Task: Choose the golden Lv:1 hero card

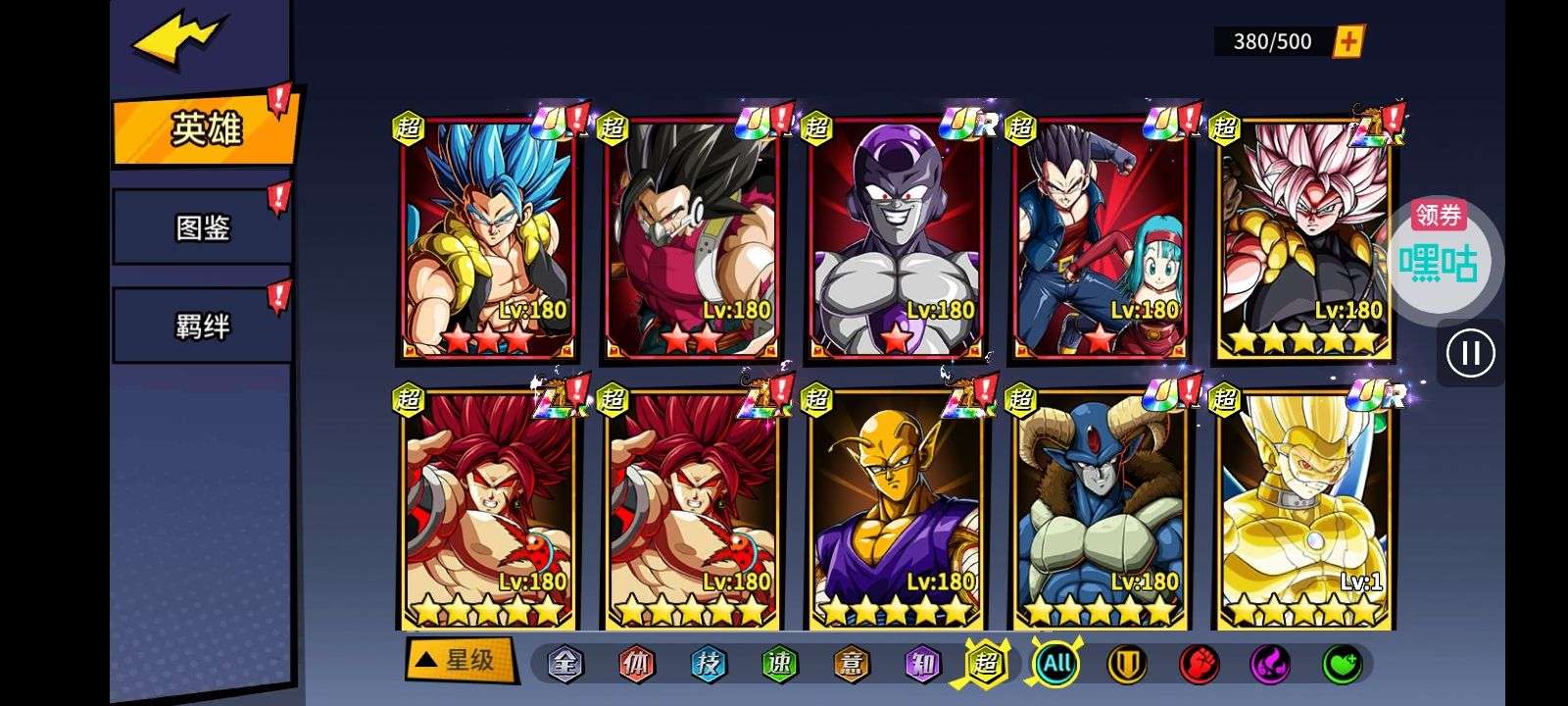Action: click(1303, 510)
